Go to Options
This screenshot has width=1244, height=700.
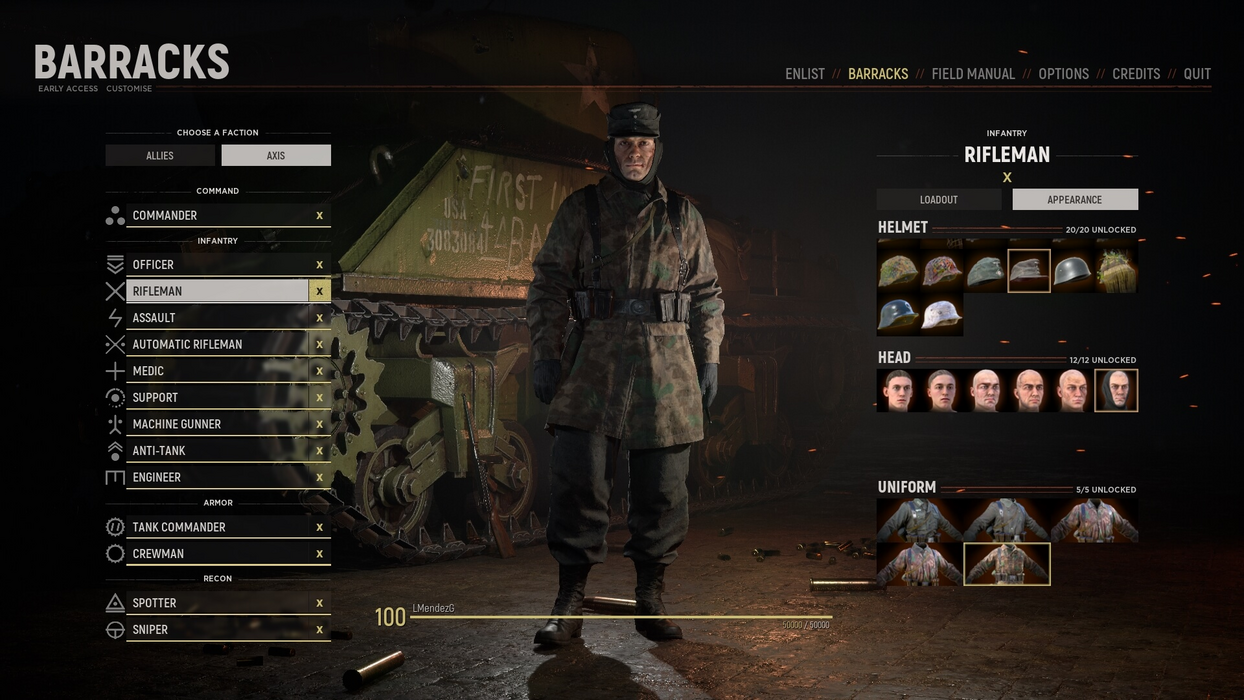tap(1063, 74)
